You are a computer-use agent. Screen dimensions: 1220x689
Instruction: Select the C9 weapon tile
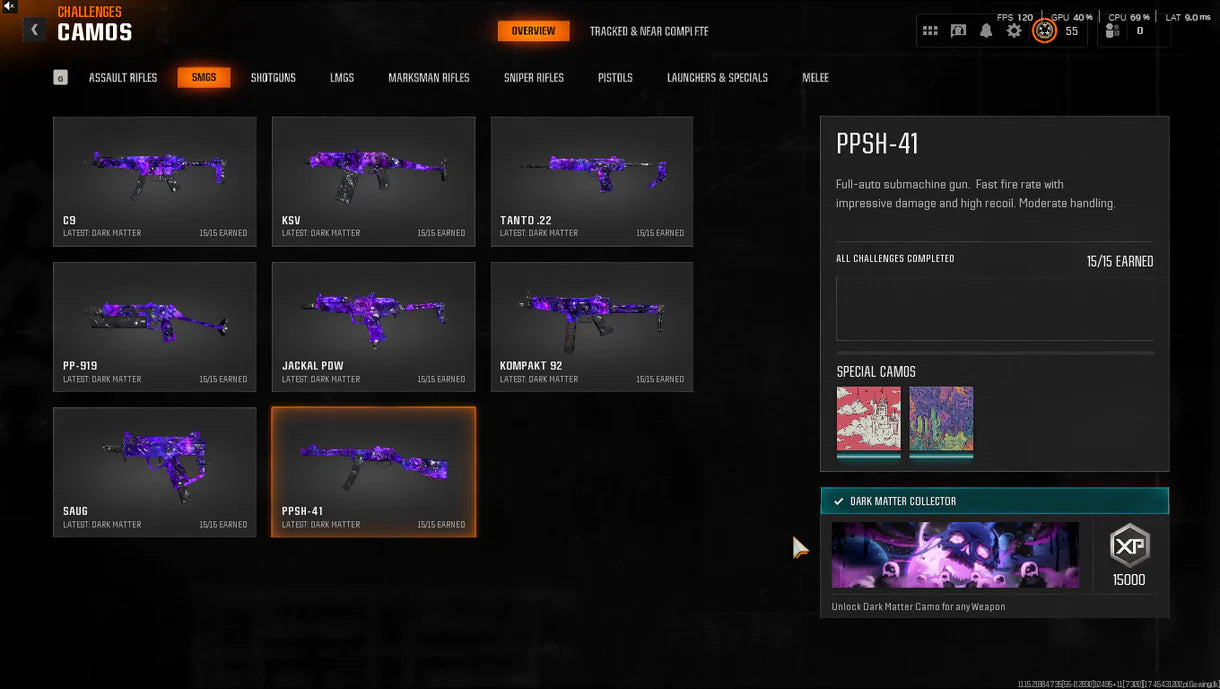click(x=155, y=181)
